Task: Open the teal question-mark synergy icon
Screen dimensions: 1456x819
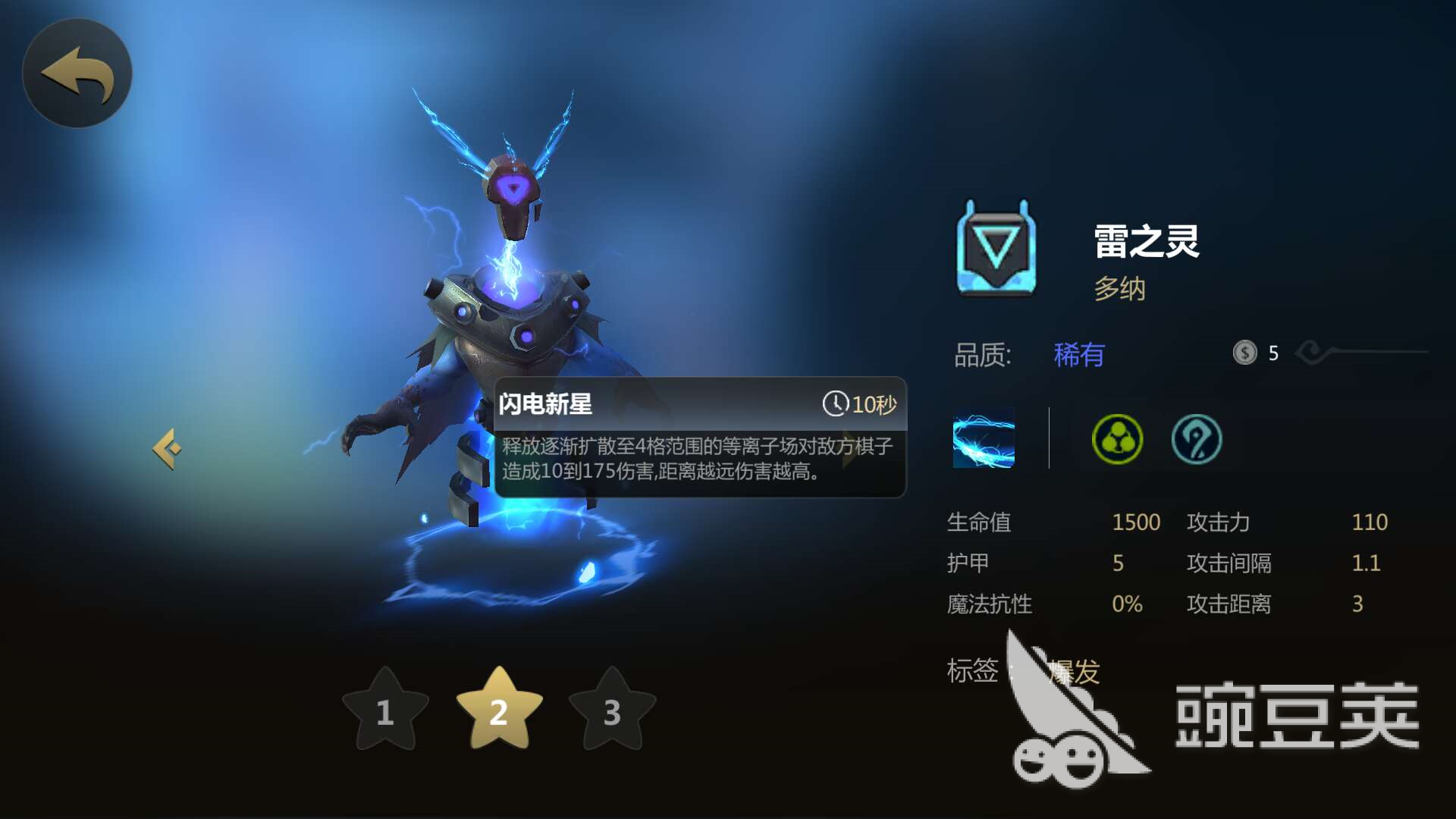Action: (x=1197, y=439)
